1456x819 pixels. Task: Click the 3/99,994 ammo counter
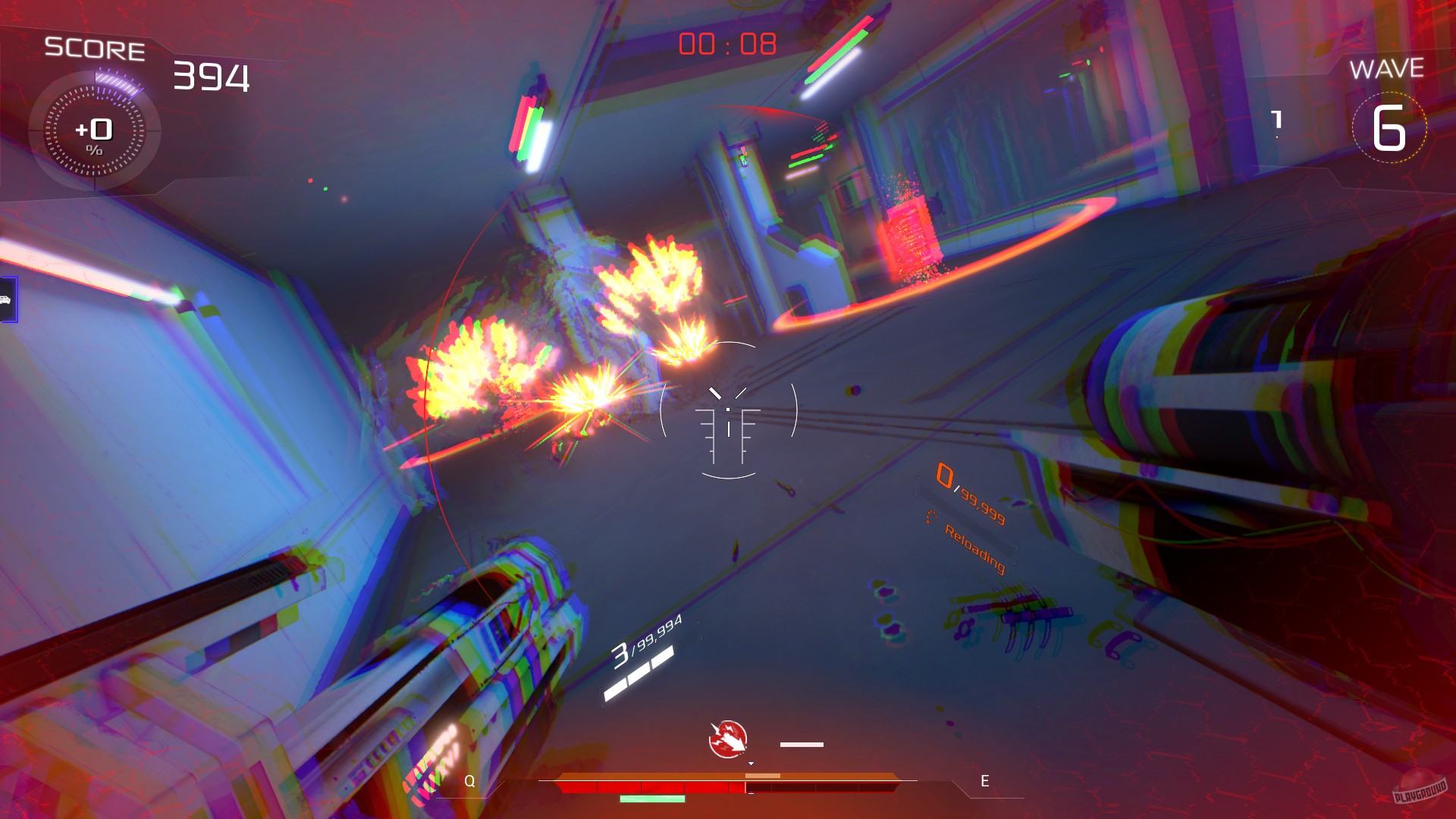(646, 648)
